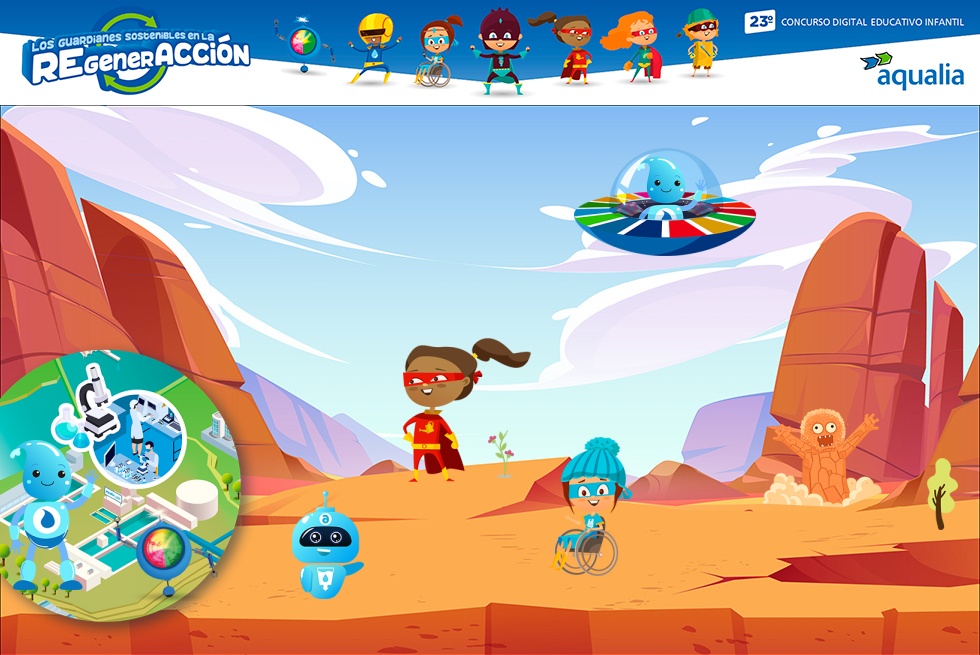Open the aqualia logo link

[x=912, y=70]
